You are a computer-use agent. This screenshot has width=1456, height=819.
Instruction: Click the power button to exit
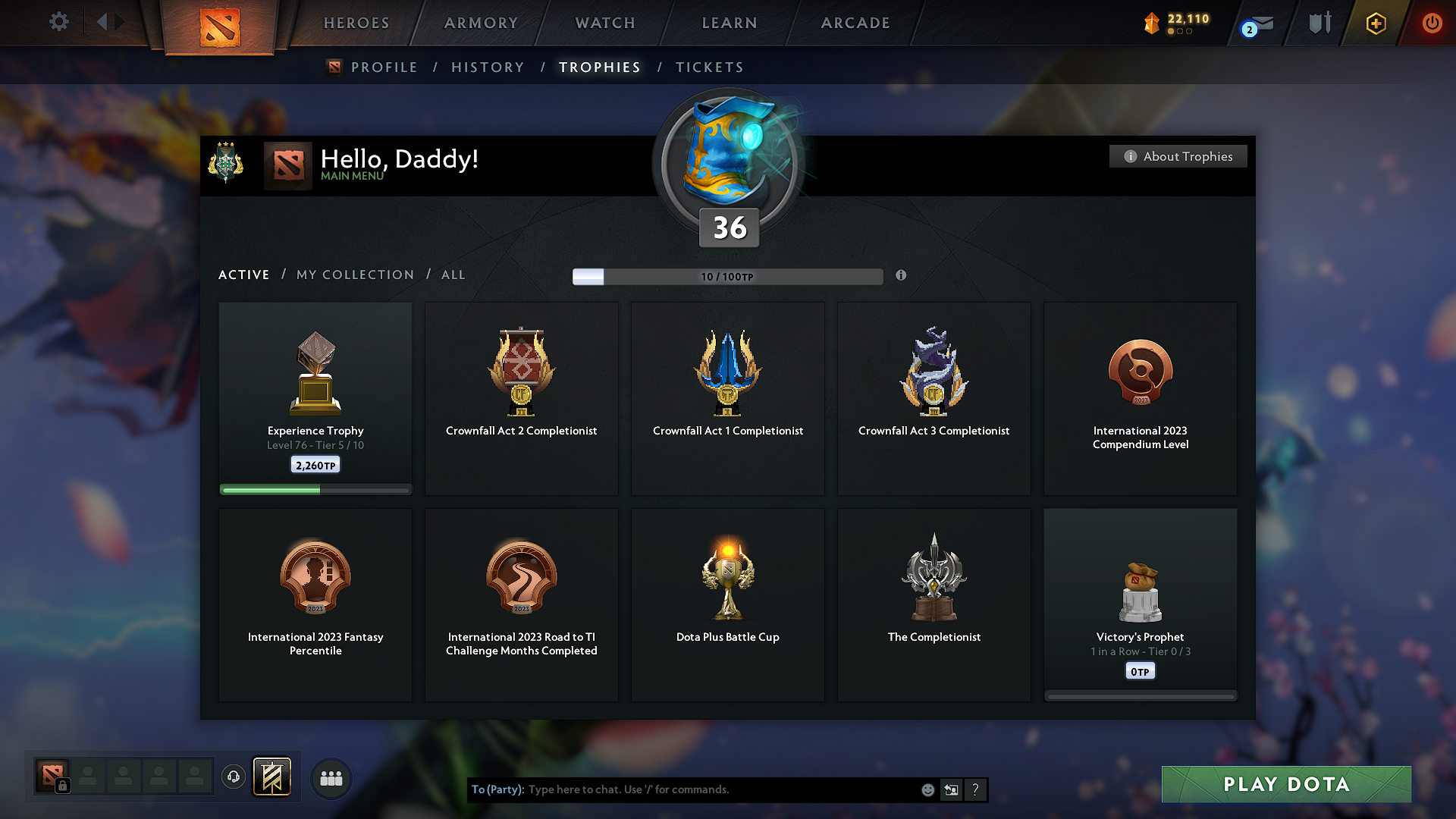tap(1432, 24)
